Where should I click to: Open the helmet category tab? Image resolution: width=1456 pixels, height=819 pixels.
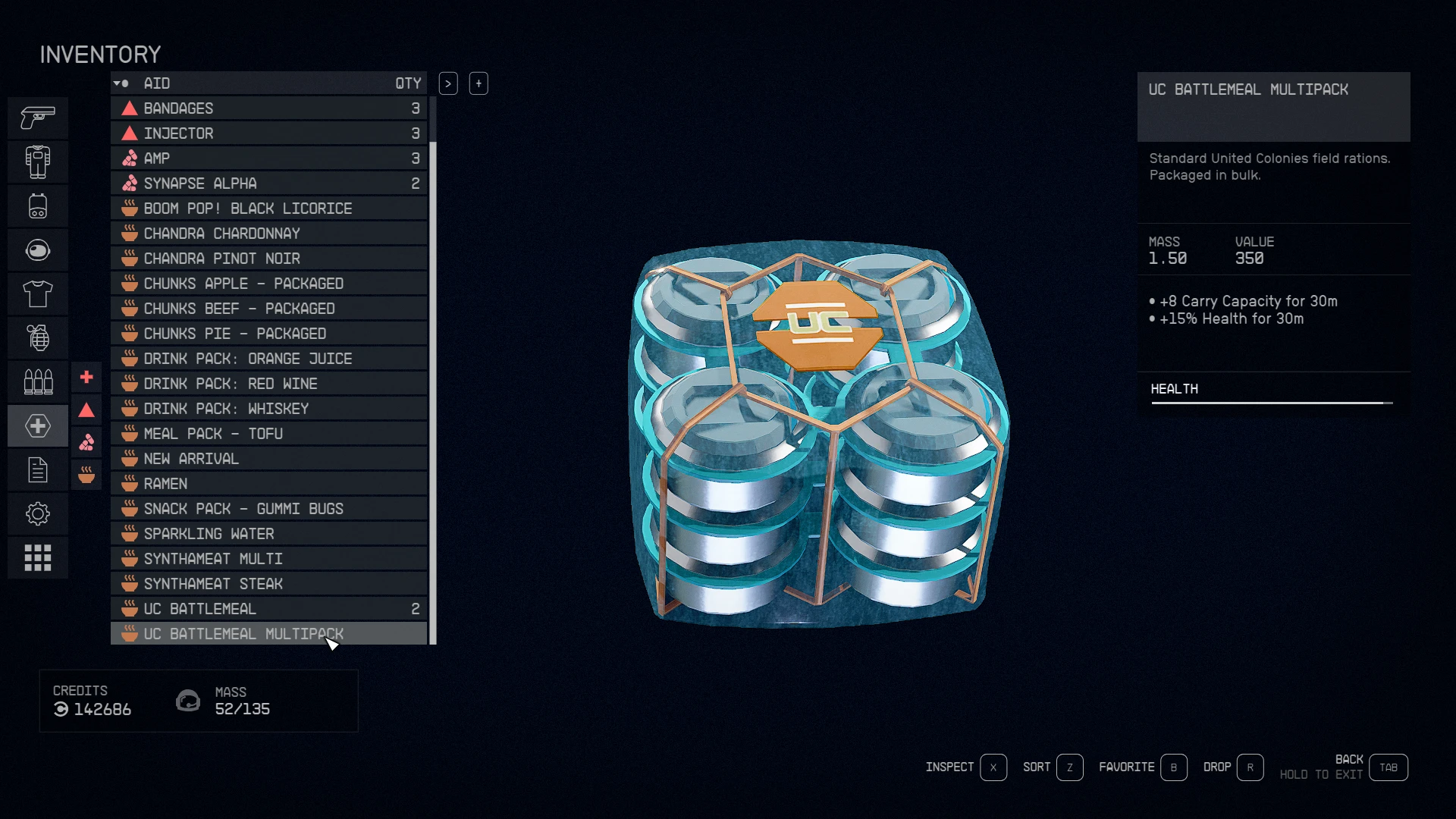38,250
